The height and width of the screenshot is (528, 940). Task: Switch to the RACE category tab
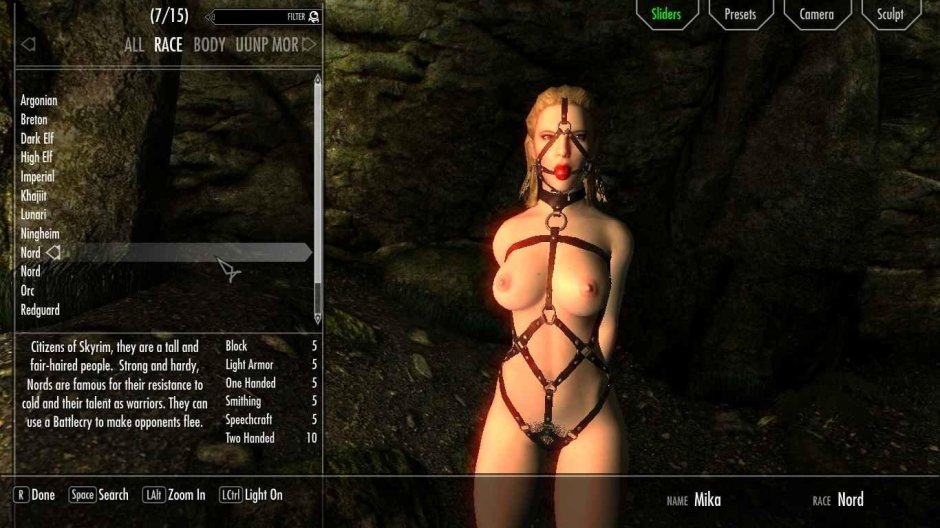point(168,45)
